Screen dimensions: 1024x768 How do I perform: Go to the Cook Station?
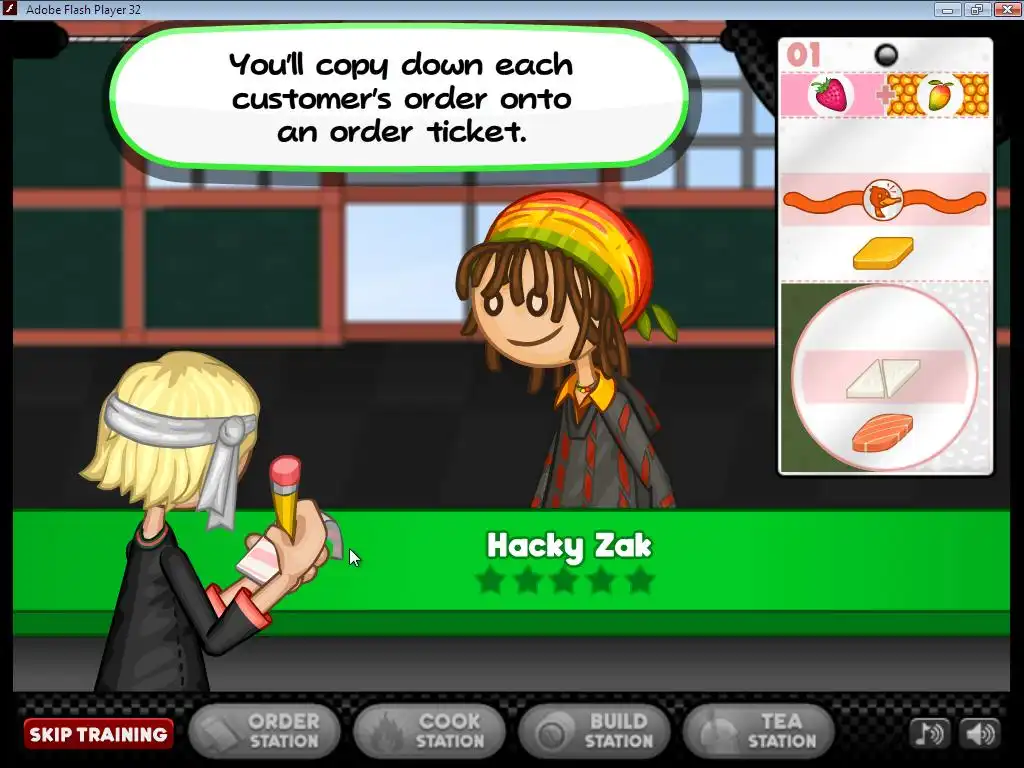click(x=429, y=732)
